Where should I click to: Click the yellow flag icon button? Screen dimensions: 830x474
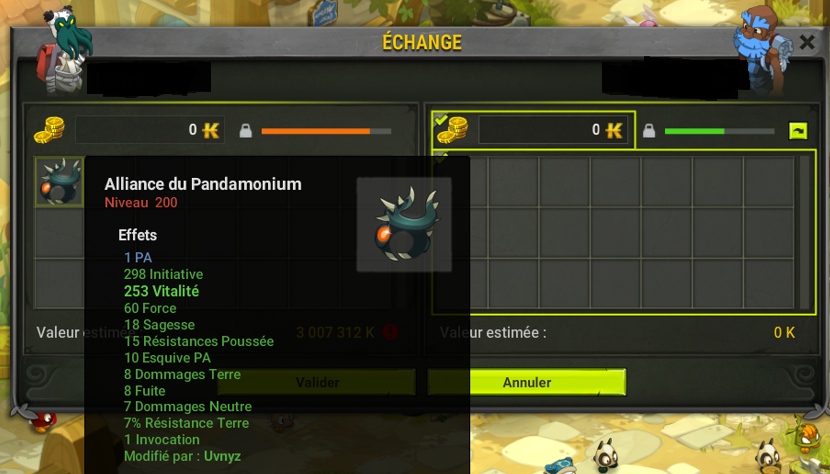798,130
